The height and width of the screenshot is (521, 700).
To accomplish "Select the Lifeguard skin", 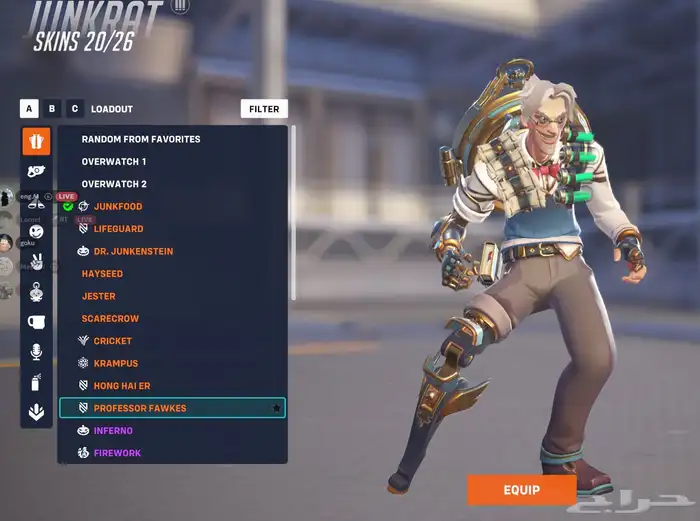I will tap(118, 229).
